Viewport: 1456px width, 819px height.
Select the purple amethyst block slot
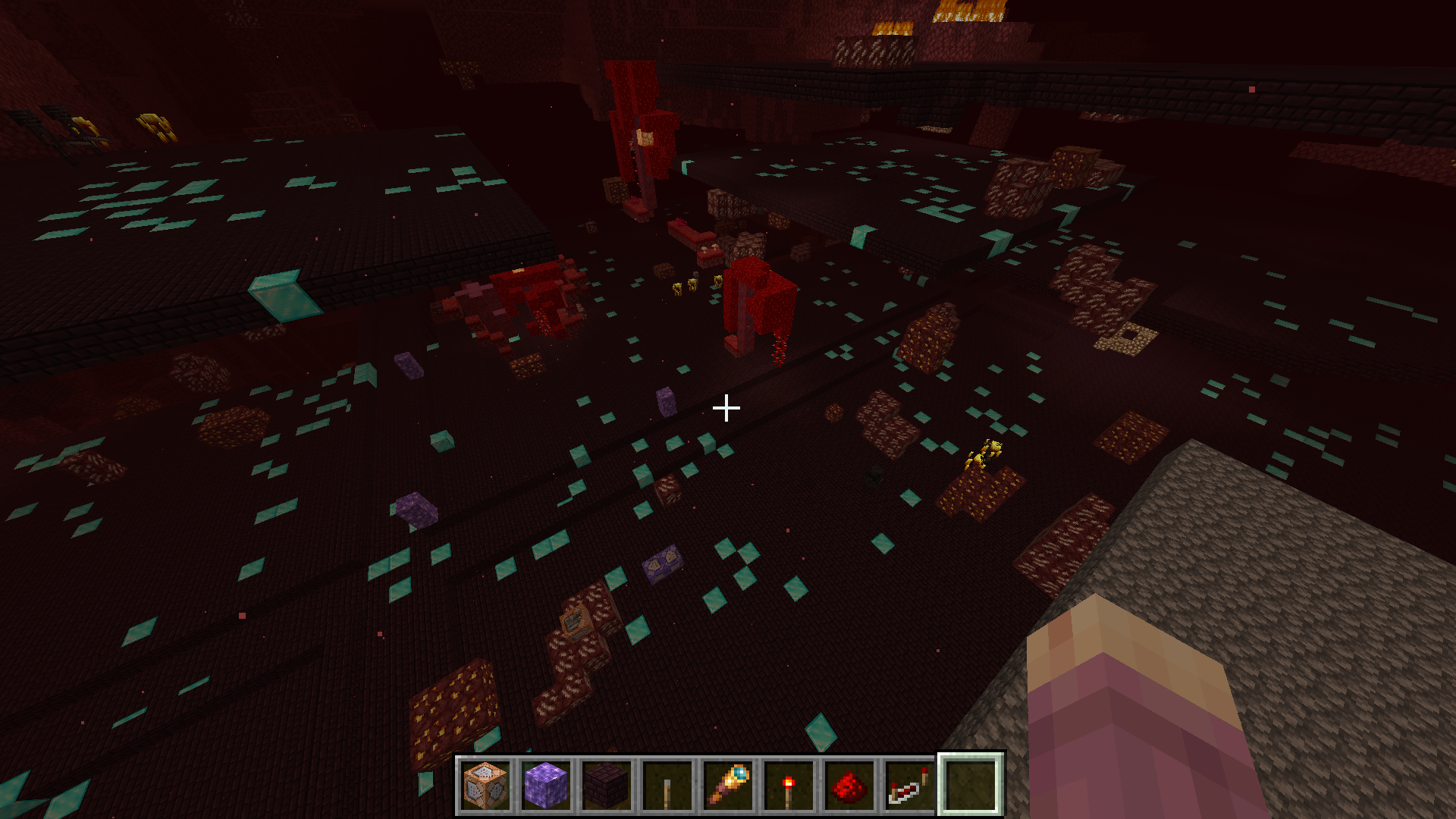pyautogui.click(x=546, y=785)
